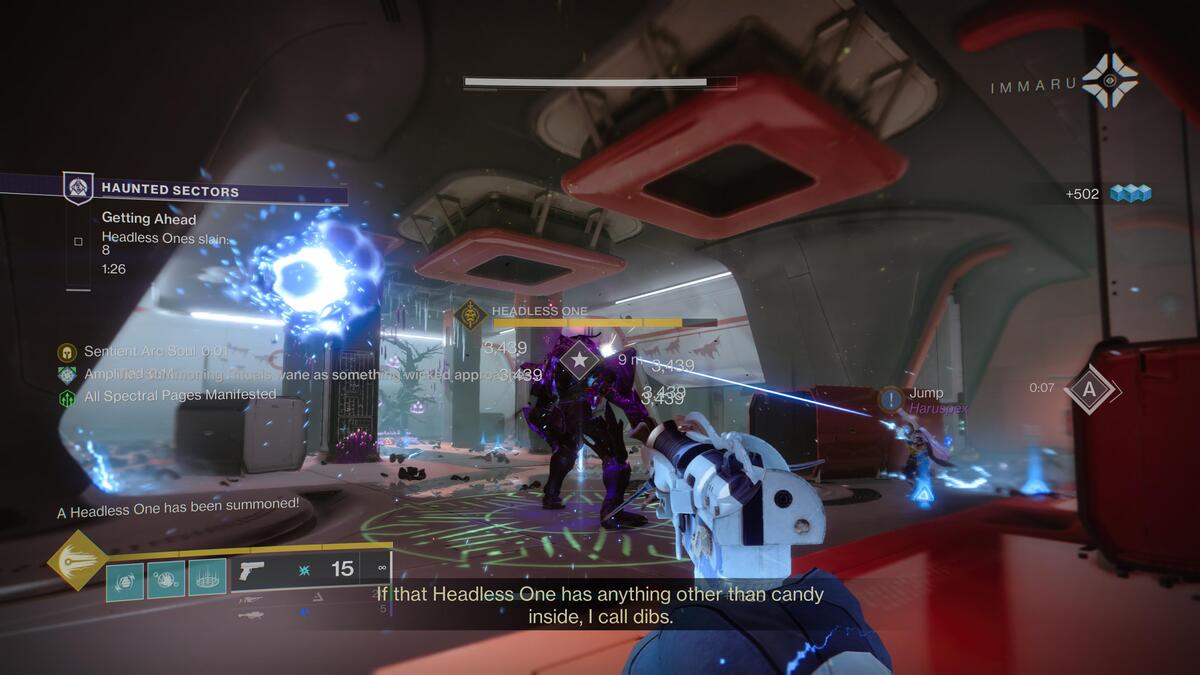Click the Sentient Arc Soul buff icon

(67, 352)
